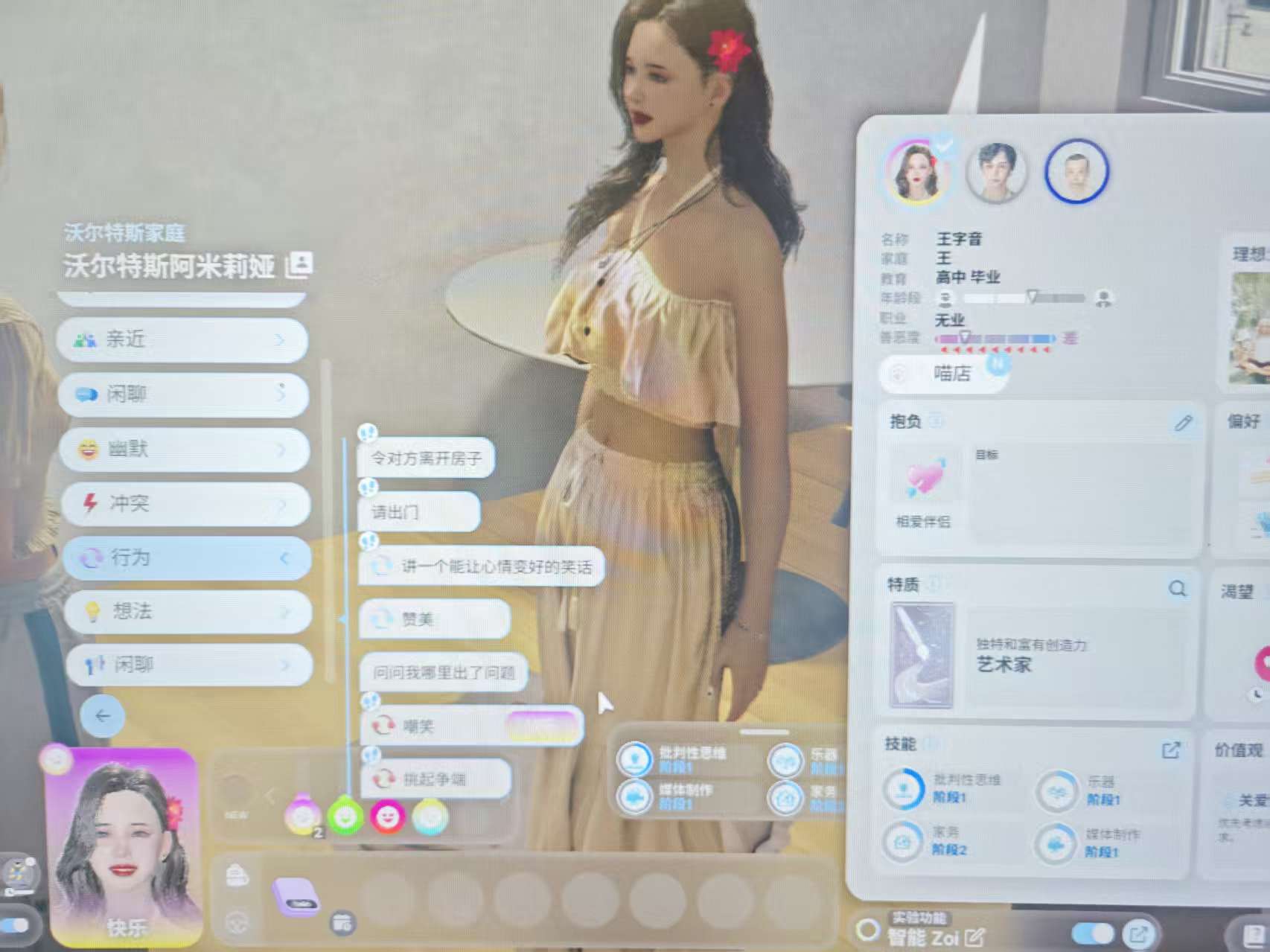Click the round back arrow button
The height and width of the screenshot is (952, 1270).
pos(102,715)
